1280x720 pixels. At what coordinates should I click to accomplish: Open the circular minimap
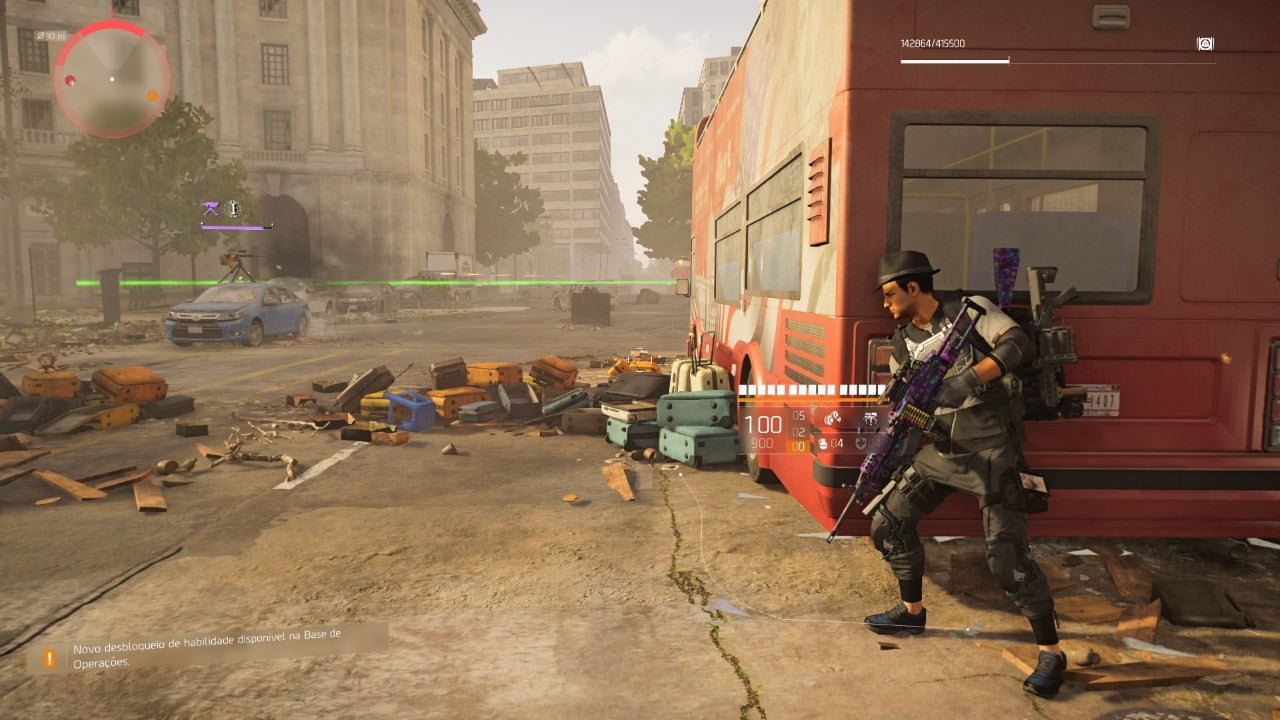112,78
